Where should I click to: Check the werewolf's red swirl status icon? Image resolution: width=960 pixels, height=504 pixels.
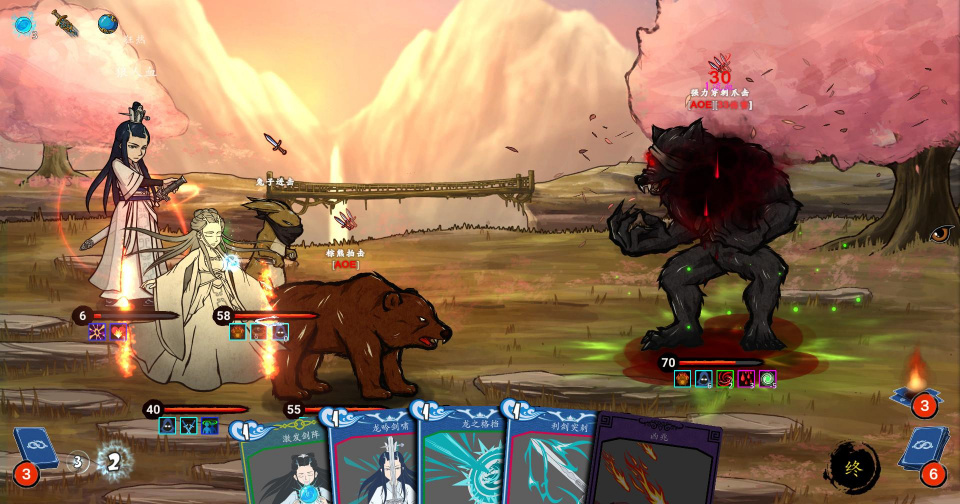(x=725, y=378)
